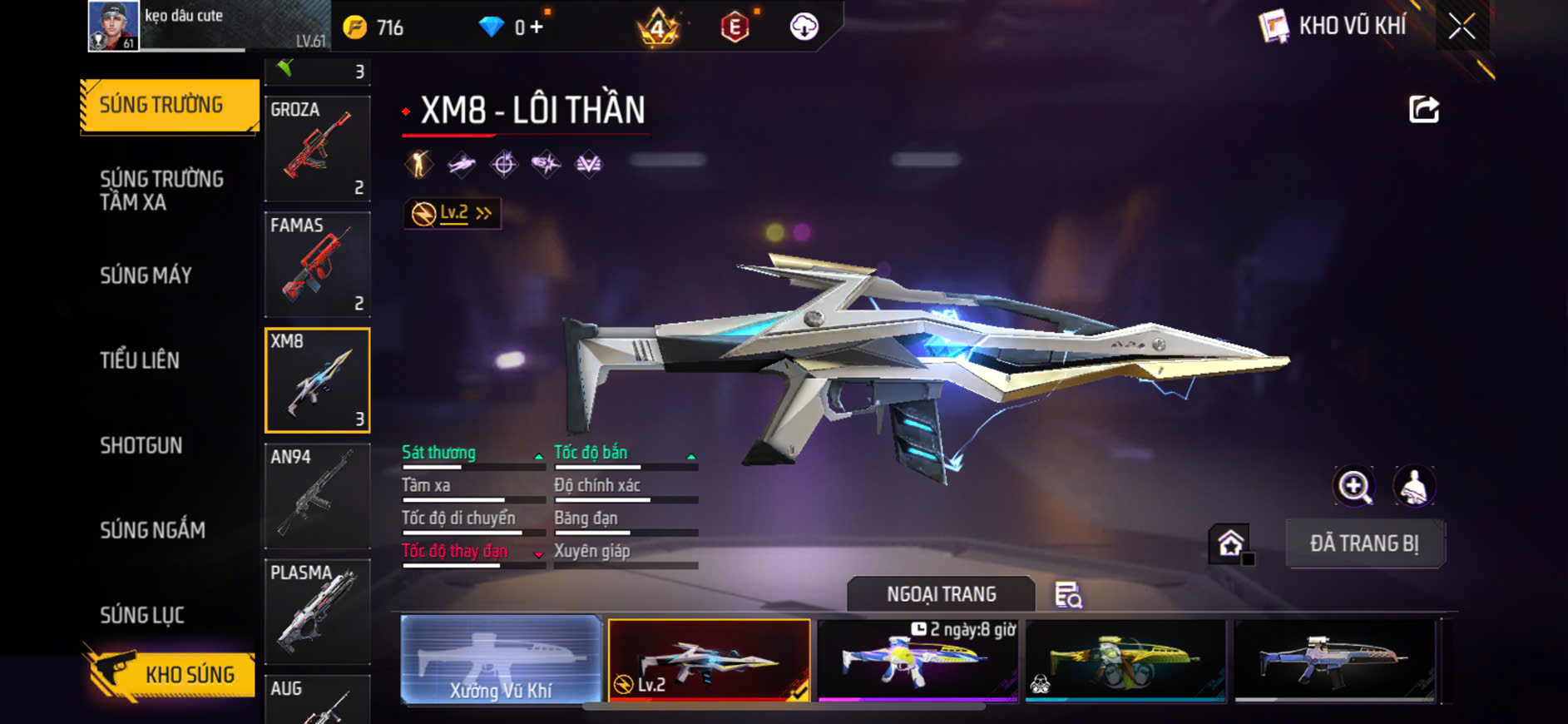Open the Ngoại Trang tab
Image resolution: width=1568 pixels, height=724 pixels.
(x=941, y=594)
